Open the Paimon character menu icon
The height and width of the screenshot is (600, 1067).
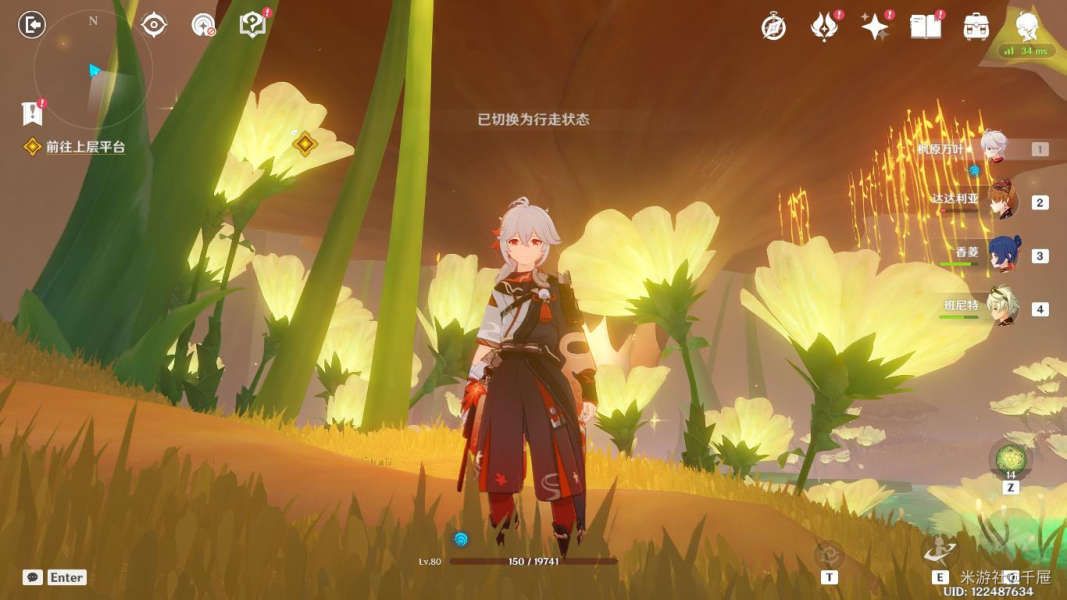pos(1027,25)
